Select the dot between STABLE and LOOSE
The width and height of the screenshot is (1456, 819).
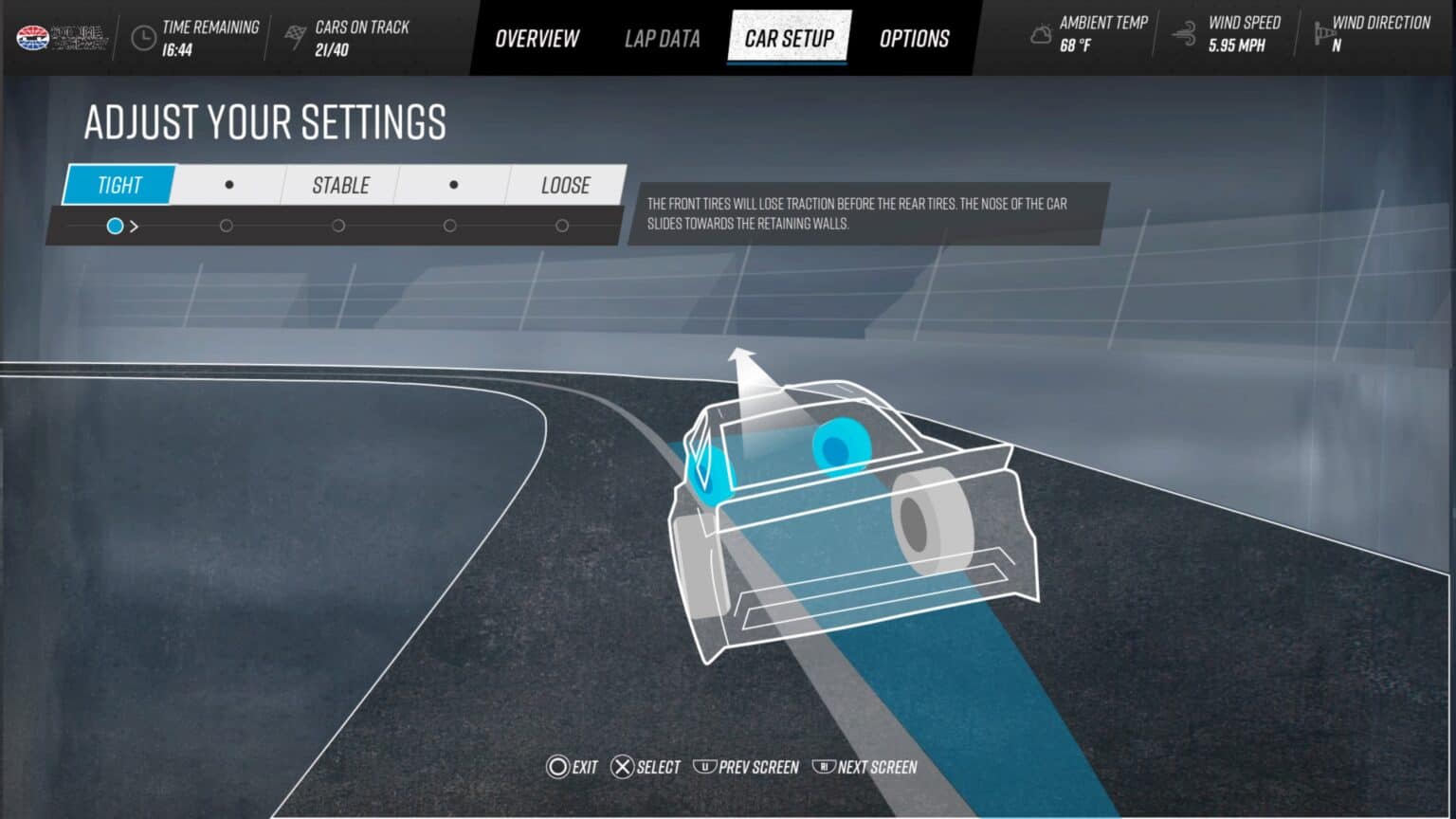[452, 185]
